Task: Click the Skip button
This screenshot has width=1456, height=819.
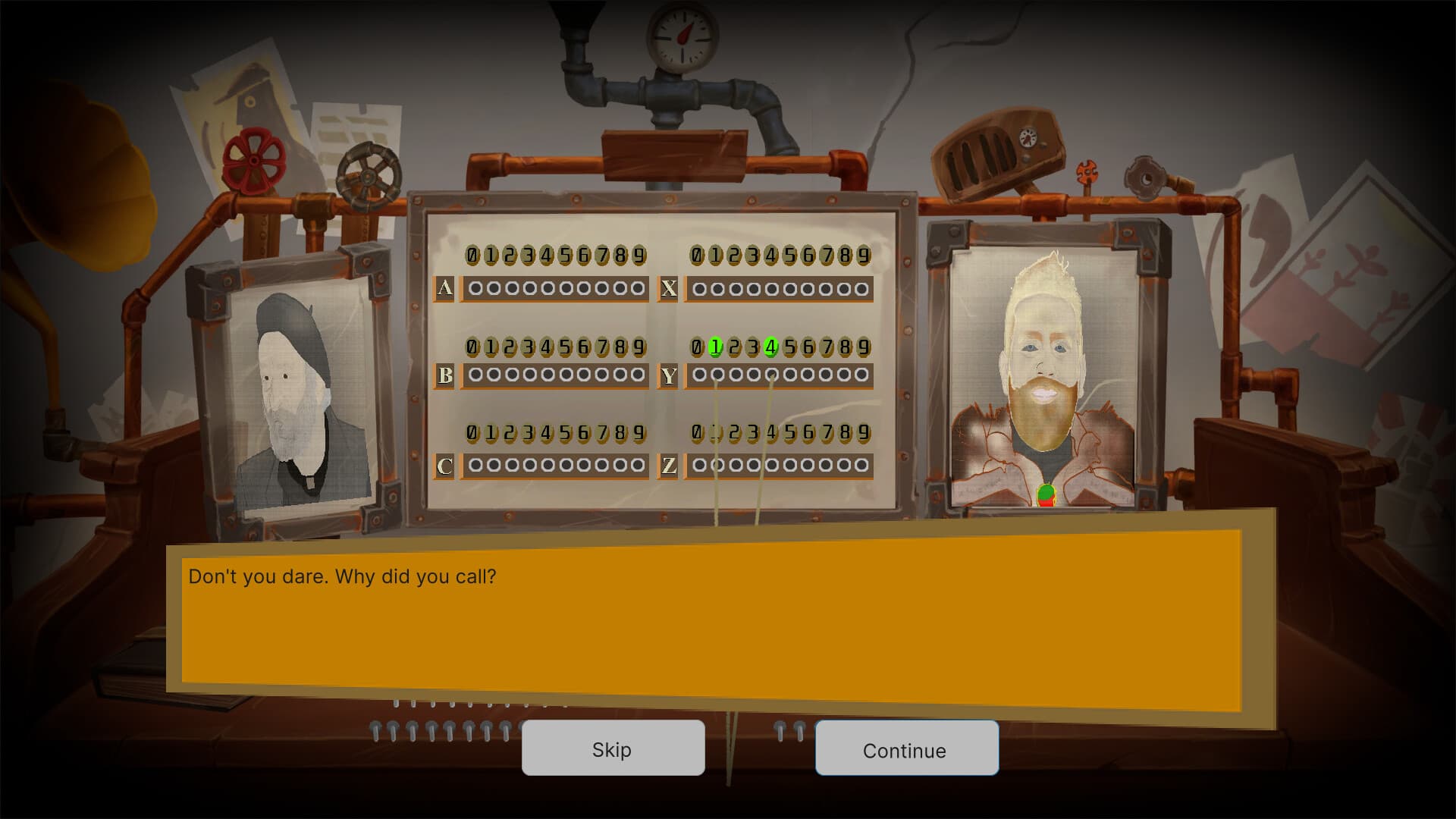Action: 613,749
